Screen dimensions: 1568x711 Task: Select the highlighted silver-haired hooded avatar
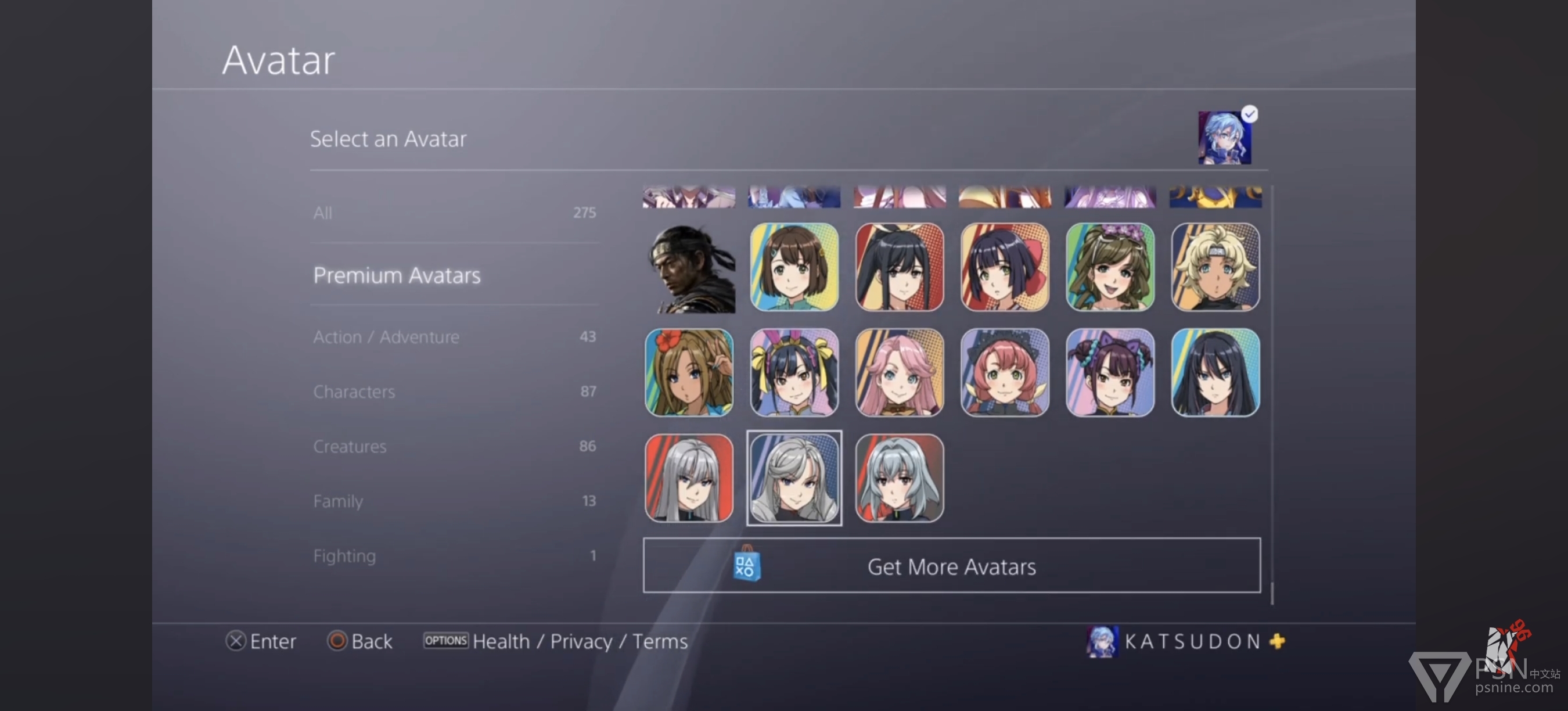(794, 478)
